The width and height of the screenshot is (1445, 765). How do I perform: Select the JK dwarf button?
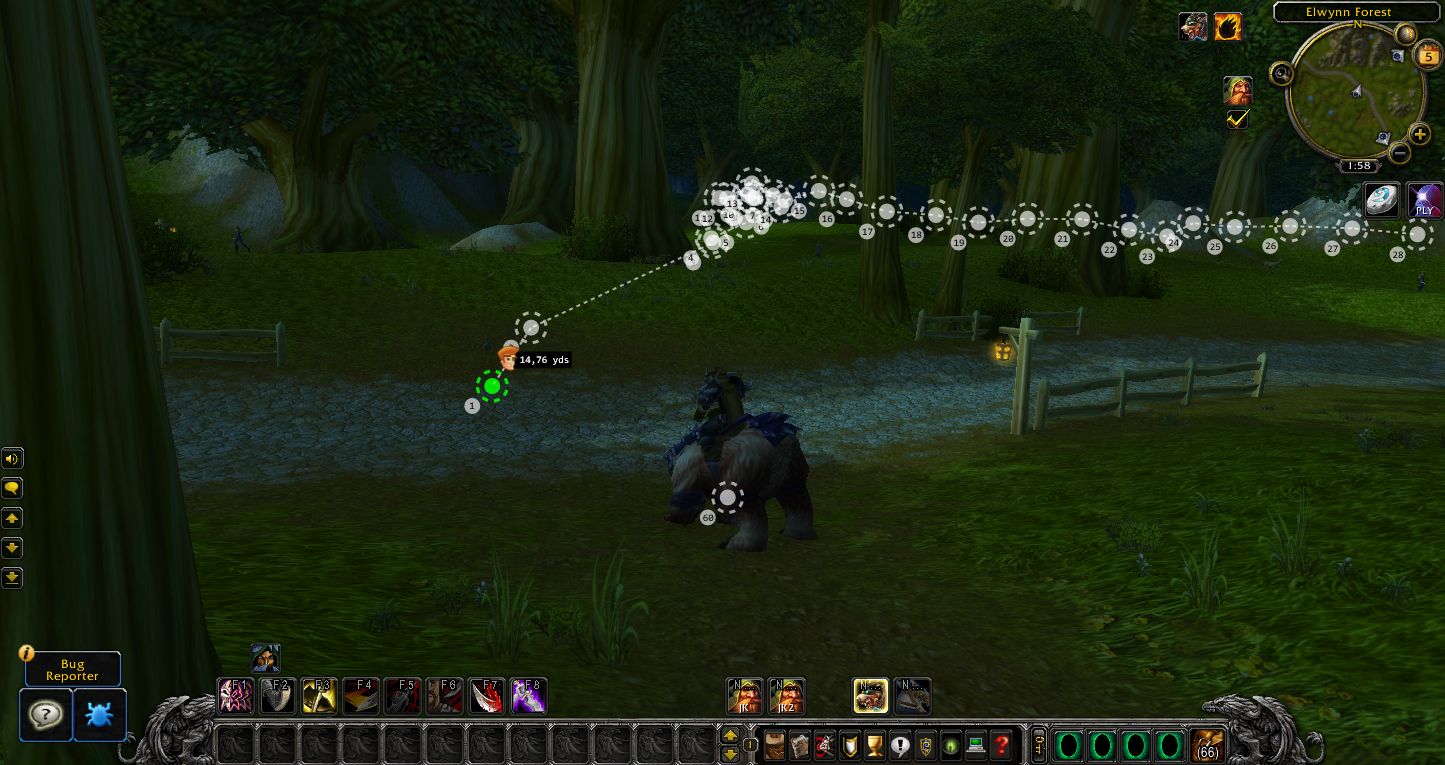tap(744, 695)
